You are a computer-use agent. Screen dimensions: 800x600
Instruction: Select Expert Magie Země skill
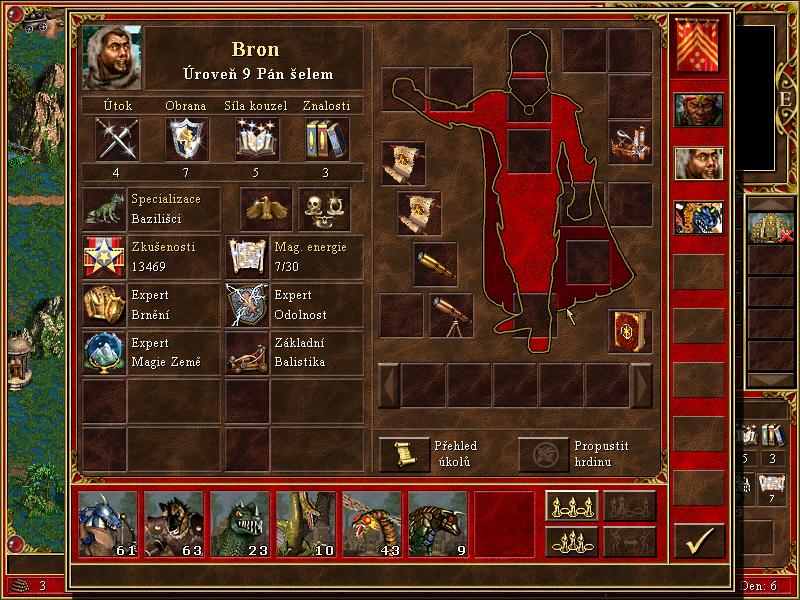[105, 353]
